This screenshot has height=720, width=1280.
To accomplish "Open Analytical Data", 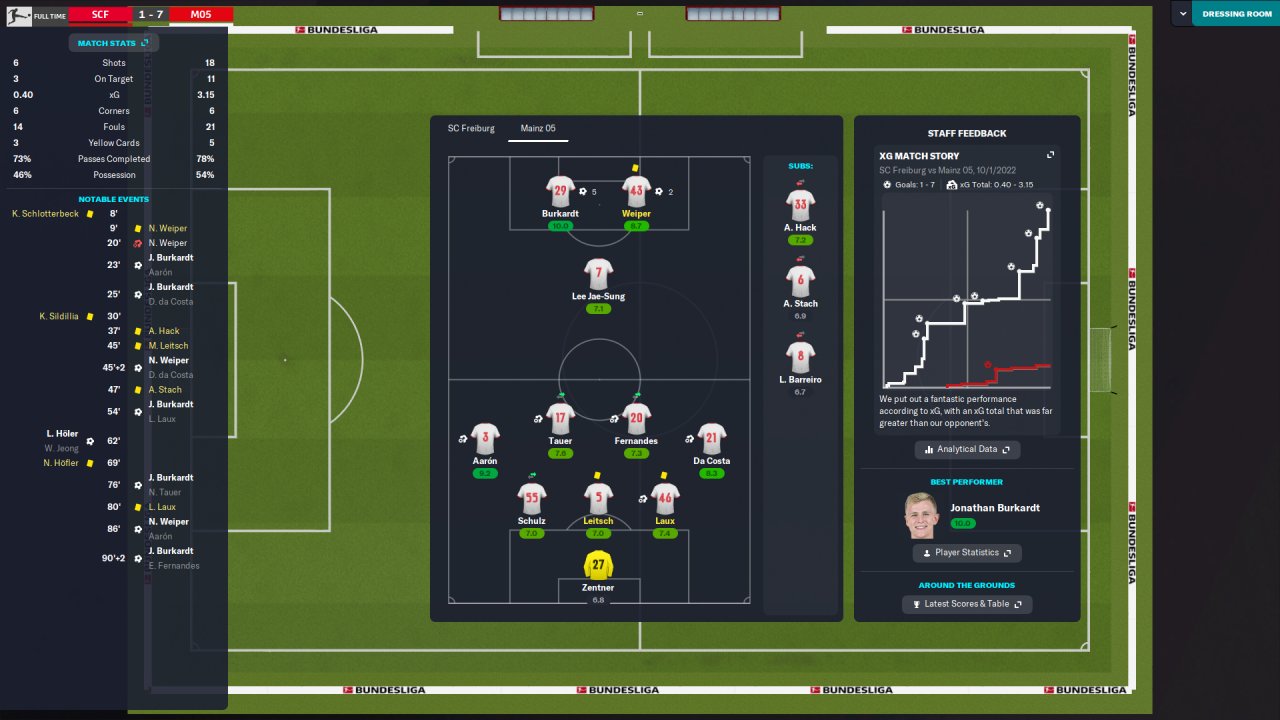I will [x=967, y=450].
